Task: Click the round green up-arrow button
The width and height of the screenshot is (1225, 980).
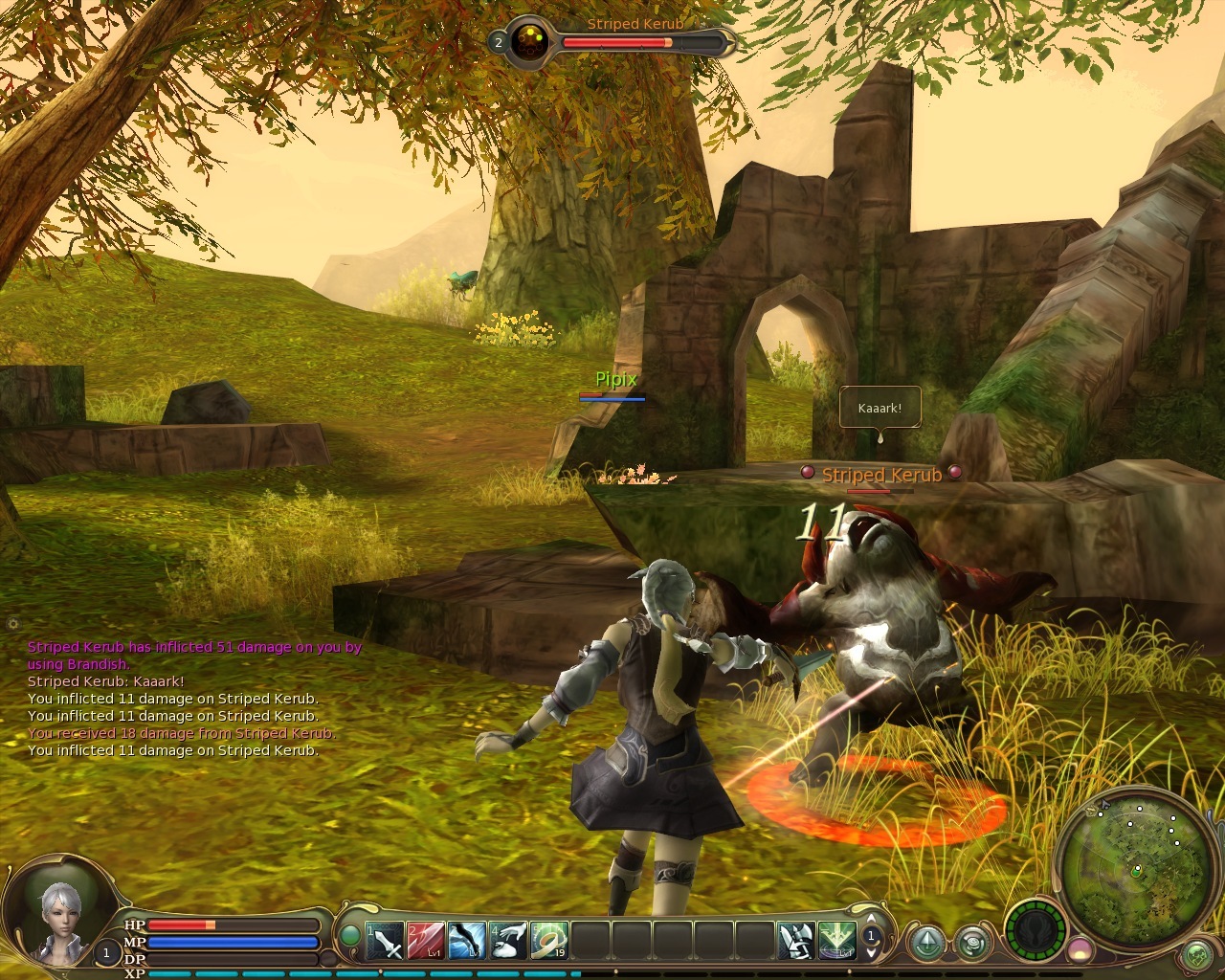Action: point(926,944)
